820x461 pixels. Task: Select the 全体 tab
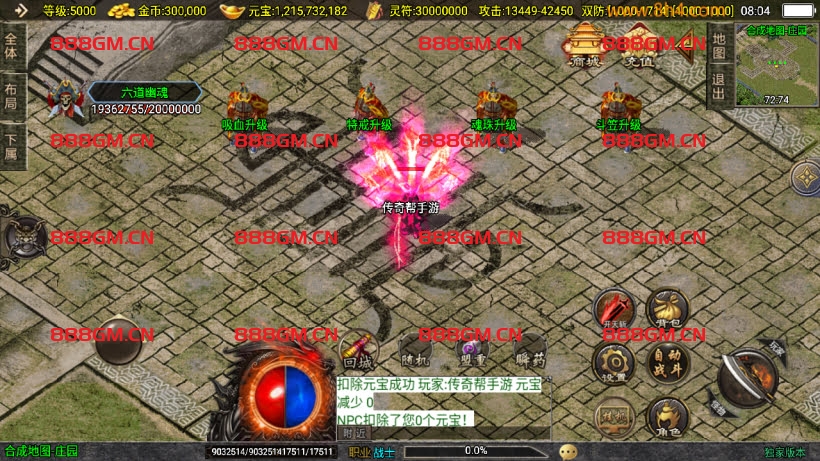point(12,46)
